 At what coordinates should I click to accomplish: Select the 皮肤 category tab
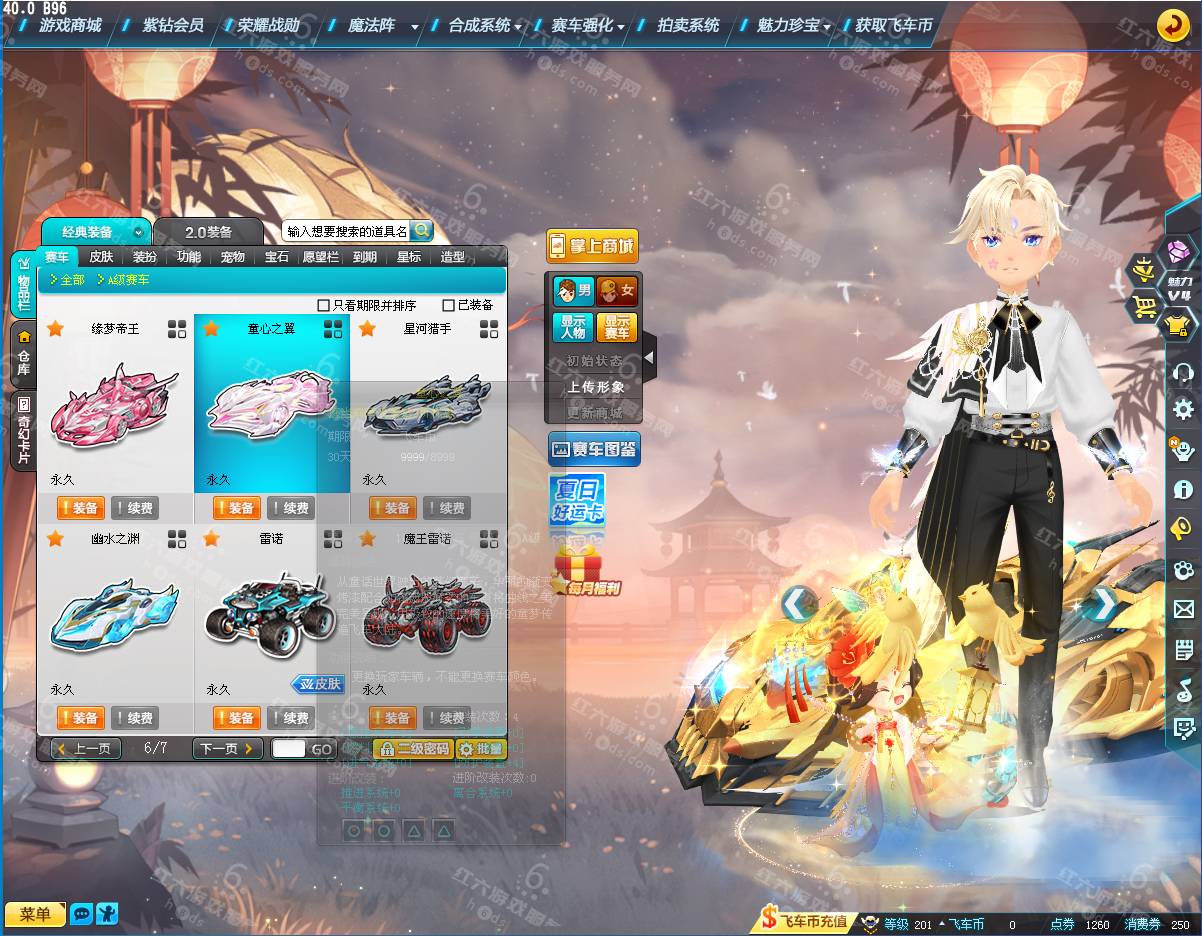tap(101, 257)
